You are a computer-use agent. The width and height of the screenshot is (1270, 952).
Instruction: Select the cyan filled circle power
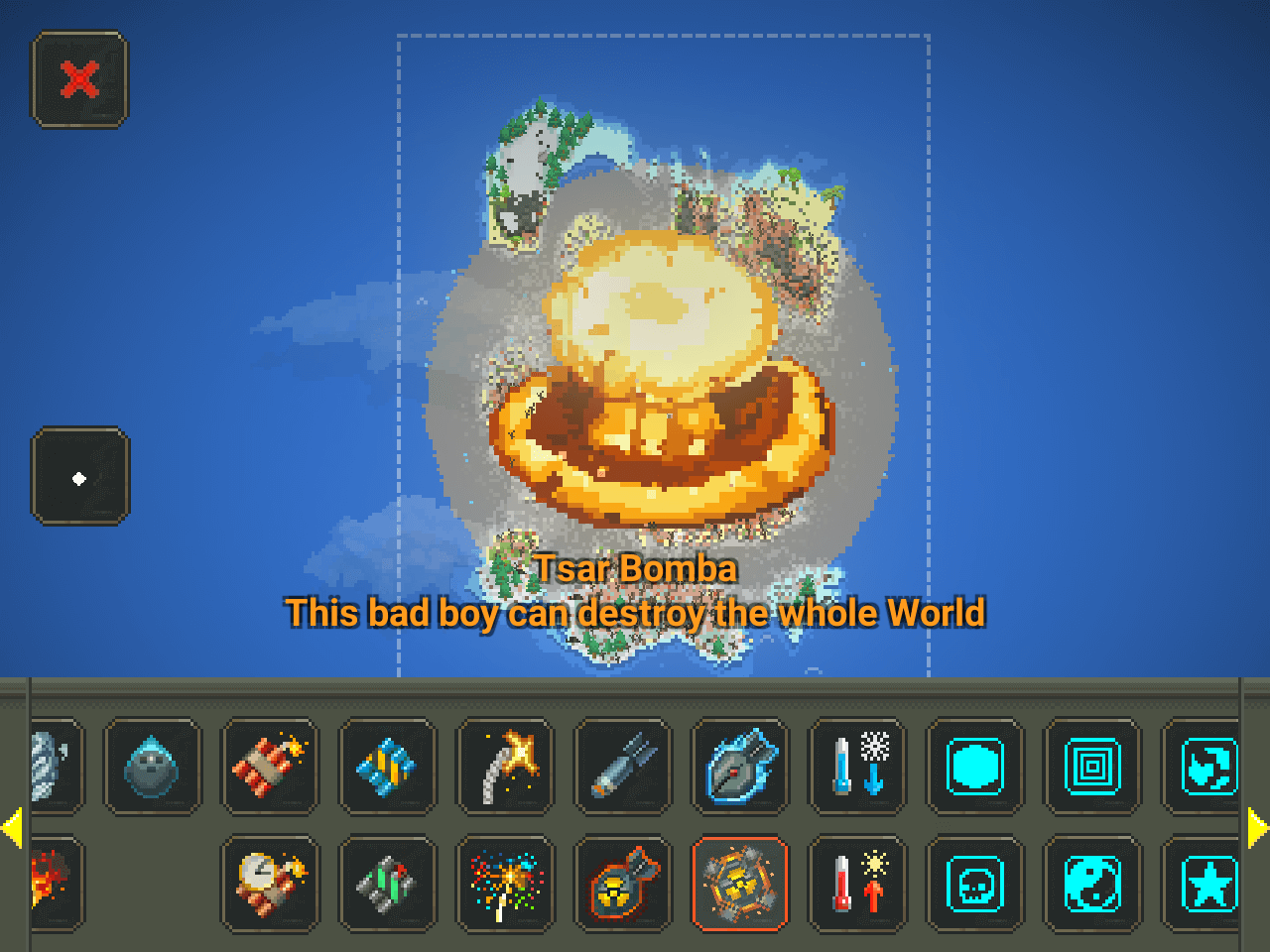pyautogui.click(x=974, y=767)
